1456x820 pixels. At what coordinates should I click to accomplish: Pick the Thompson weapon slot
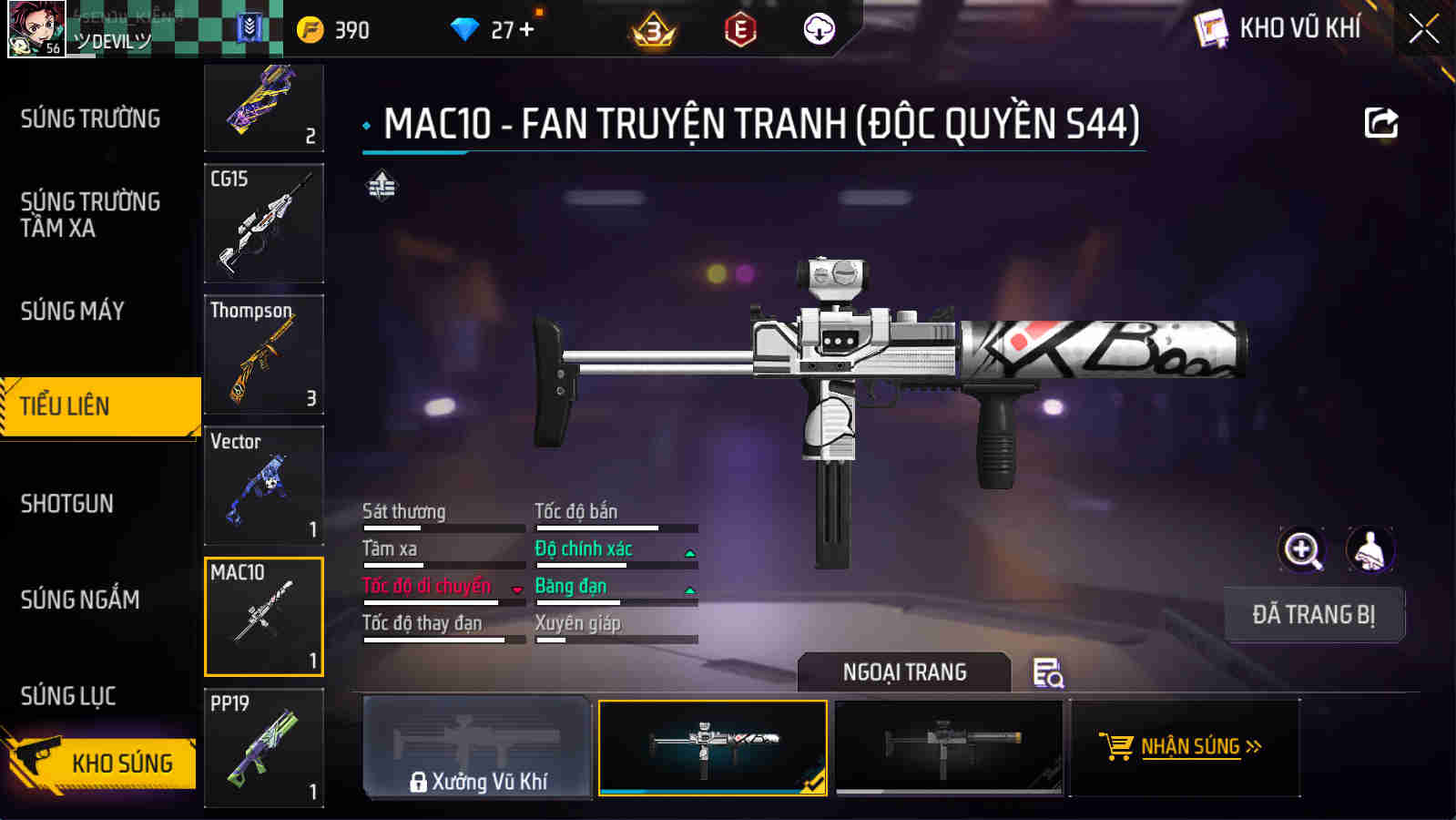264,354
